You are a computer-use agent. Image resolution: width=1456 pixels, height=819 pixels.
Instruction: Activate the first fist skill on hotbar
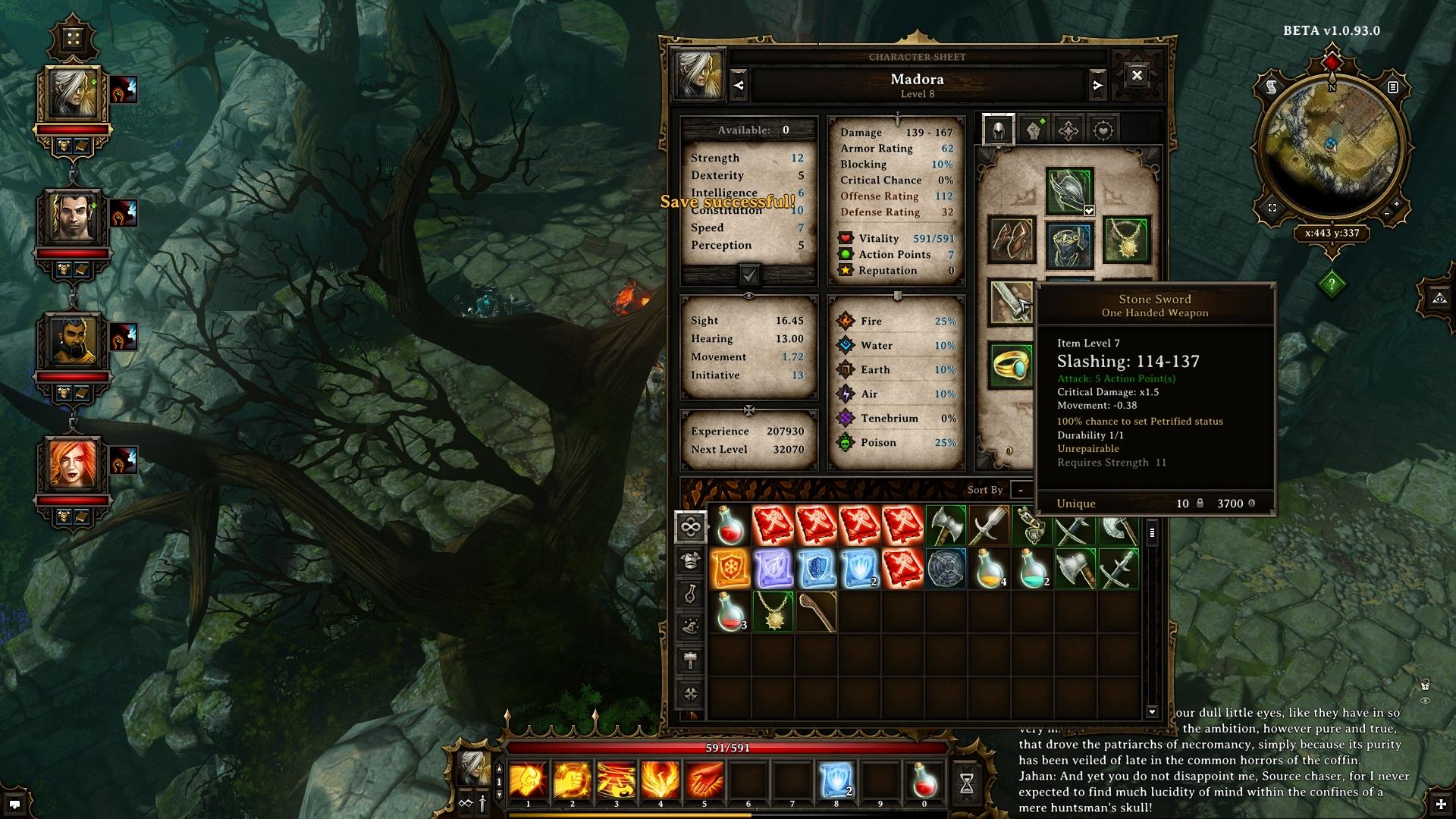pos(529,780)
